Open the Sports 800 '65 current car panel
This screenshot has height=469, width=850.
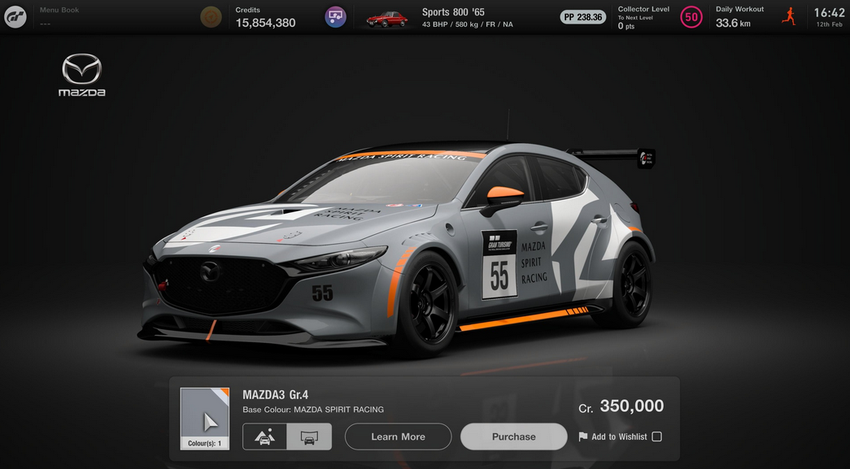coord(450,17)
